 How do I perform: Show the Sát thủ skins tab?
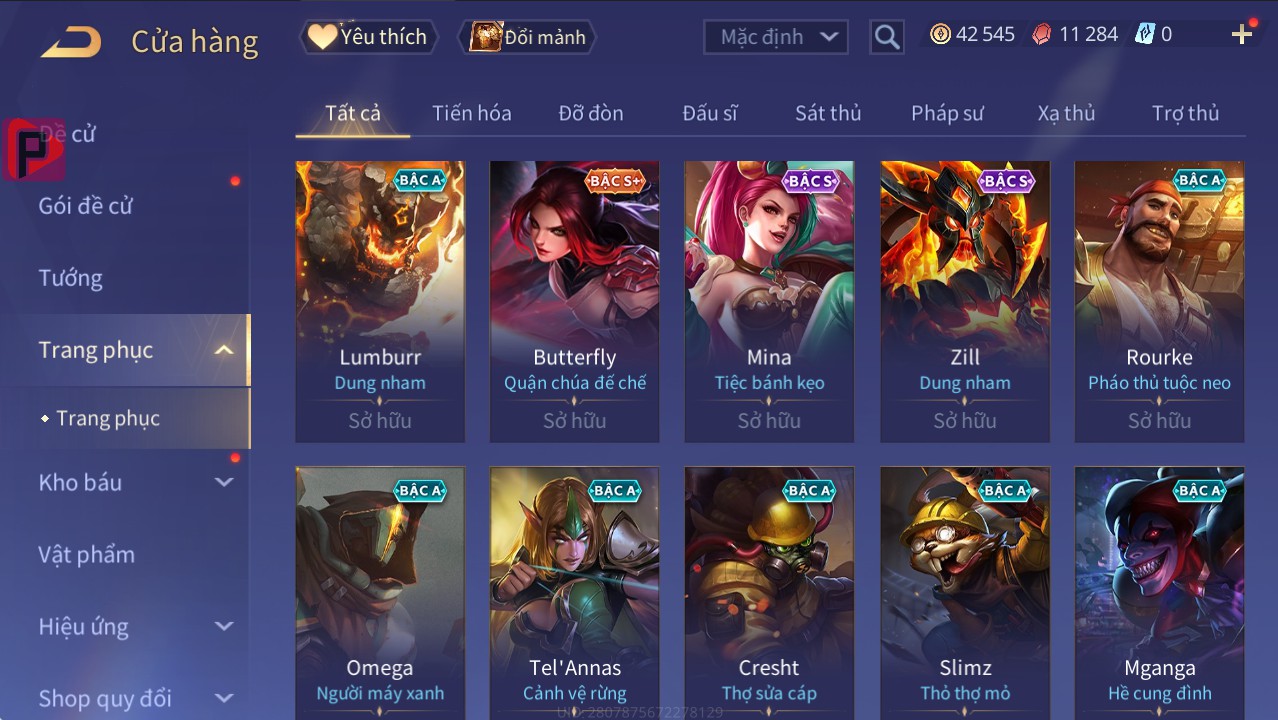827,113
